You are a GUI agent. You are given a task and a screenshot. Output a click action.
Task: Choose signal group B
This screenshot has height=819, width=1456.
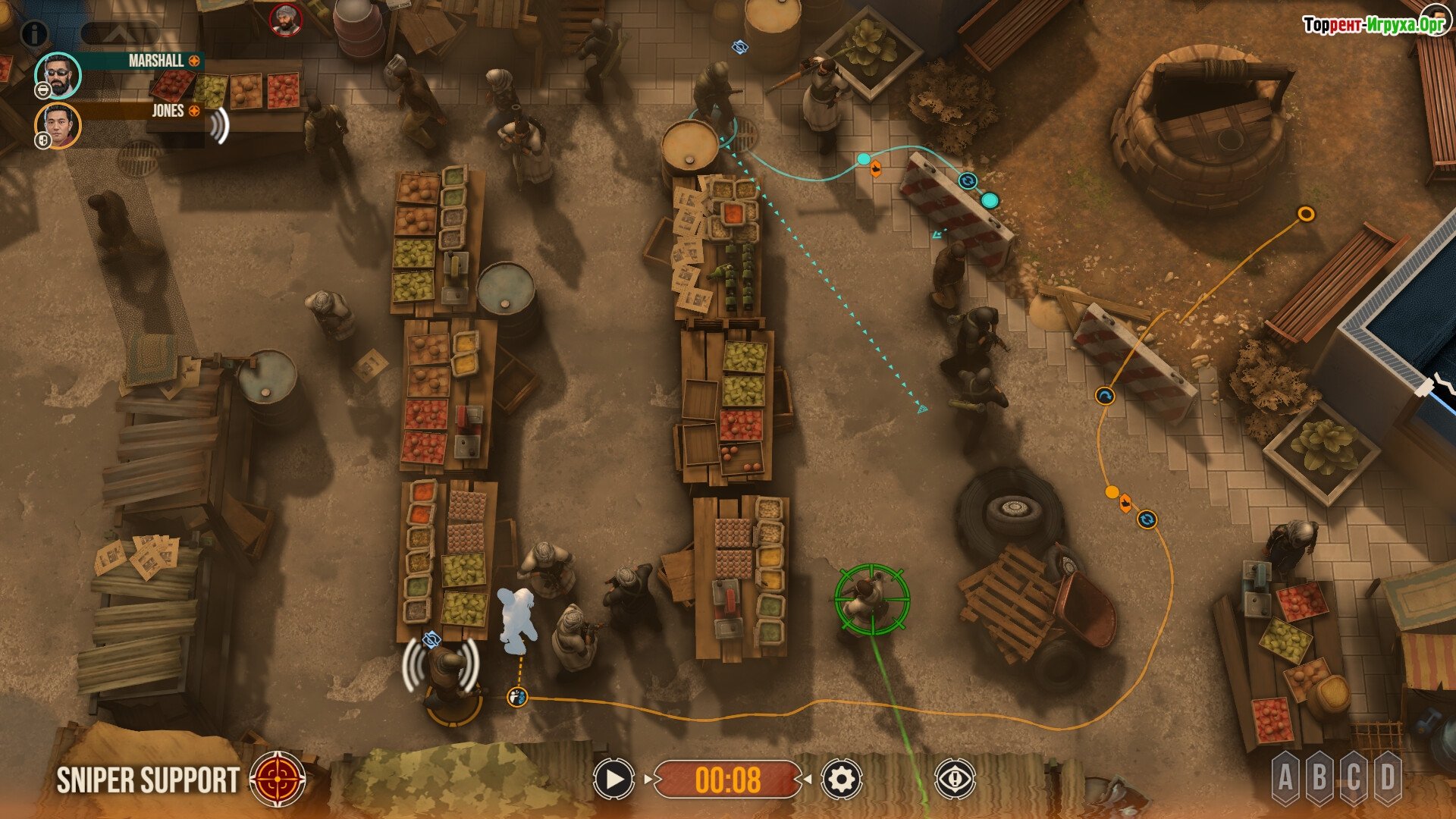[1319, 777]
